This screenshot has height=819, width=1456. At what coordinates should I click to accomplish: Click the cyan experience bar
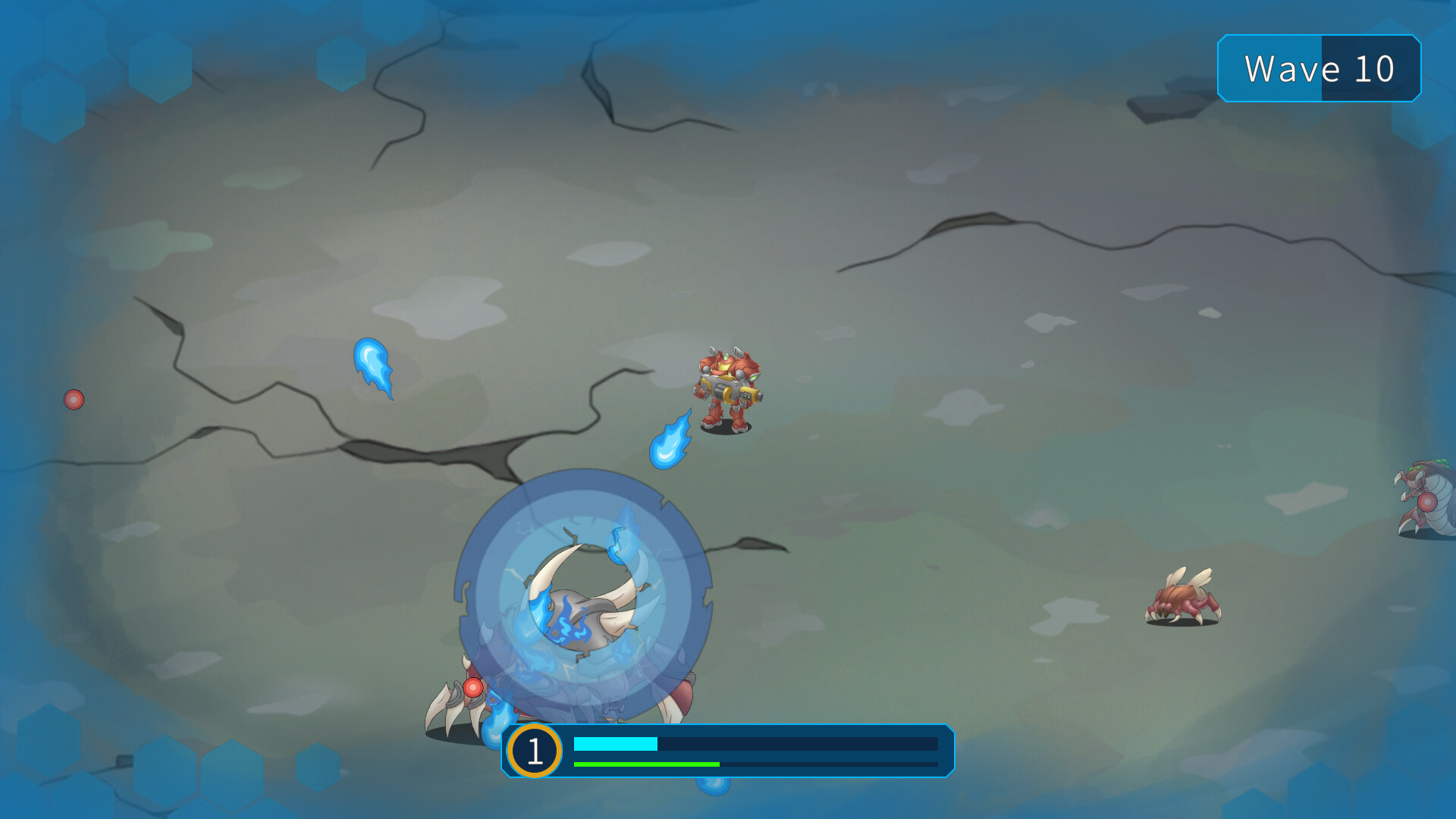point(614,744)
